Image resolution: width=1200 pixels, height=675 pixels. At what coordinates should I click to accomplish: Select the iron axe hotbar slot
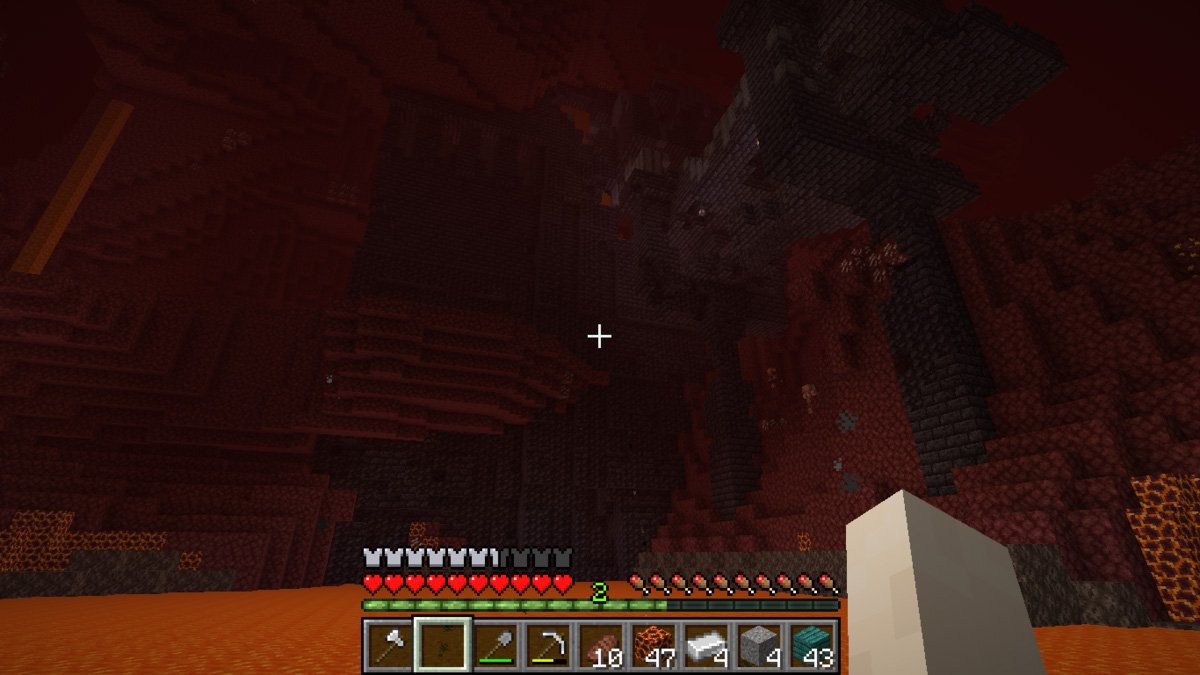[x=387, y=645]
